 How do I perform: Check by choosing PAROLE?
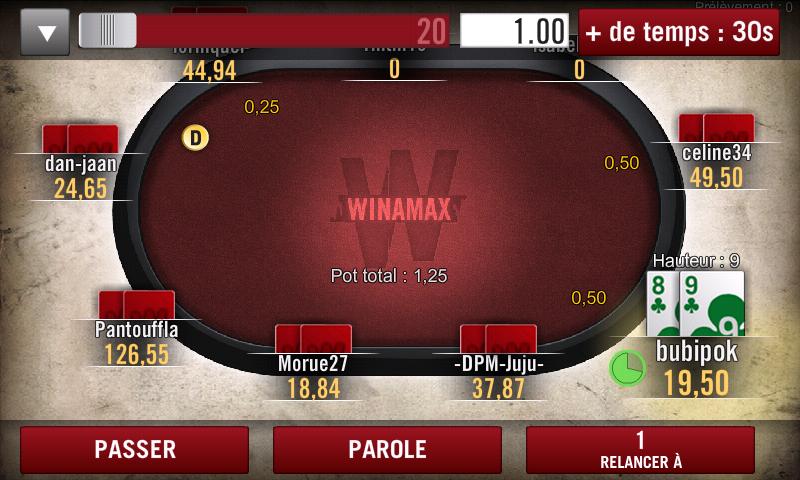387,450
